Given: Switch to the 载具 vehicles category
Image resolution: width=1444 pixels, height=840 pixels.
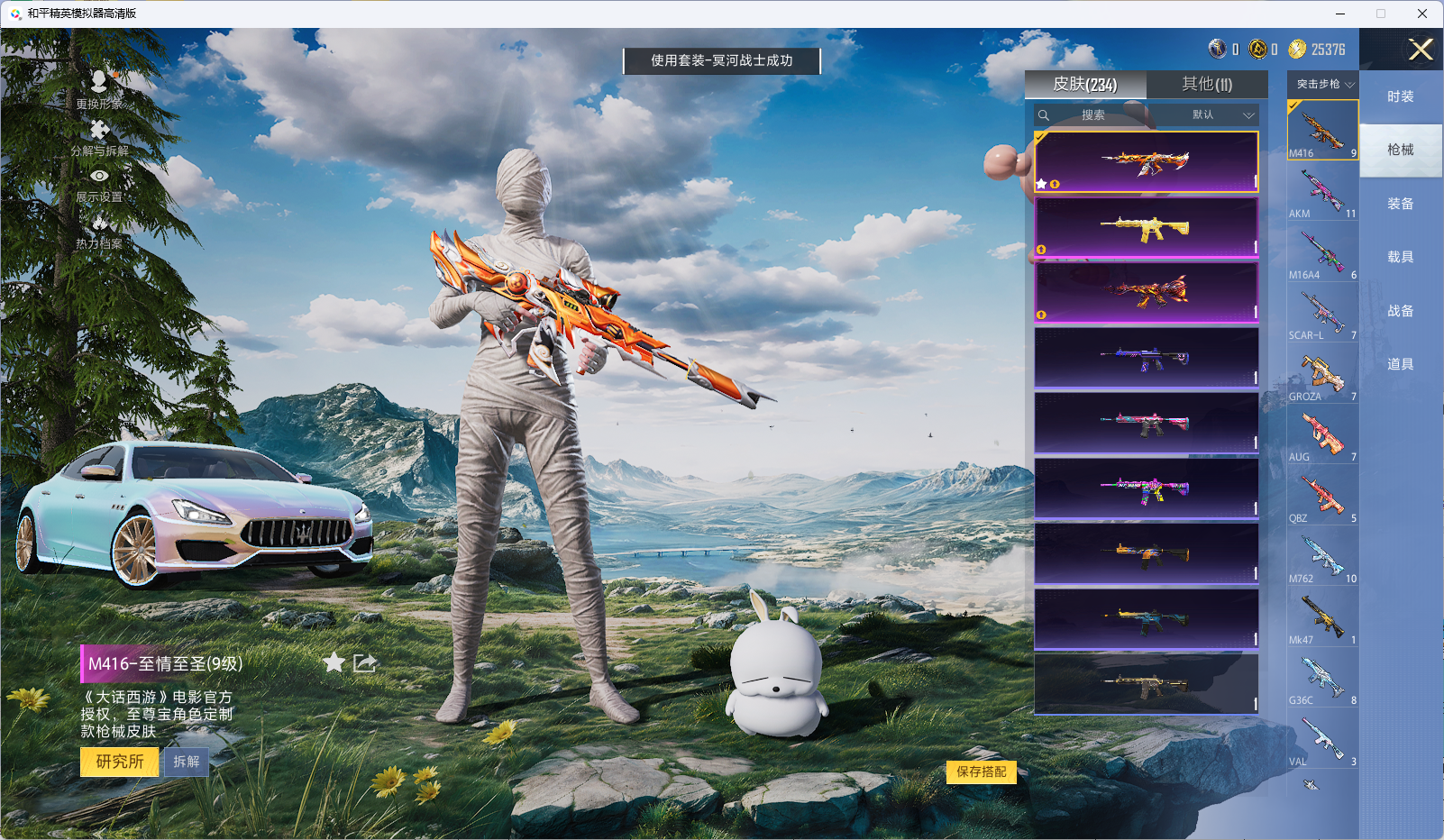Looking at the screenshot, I should click(x=1400, y=257).
